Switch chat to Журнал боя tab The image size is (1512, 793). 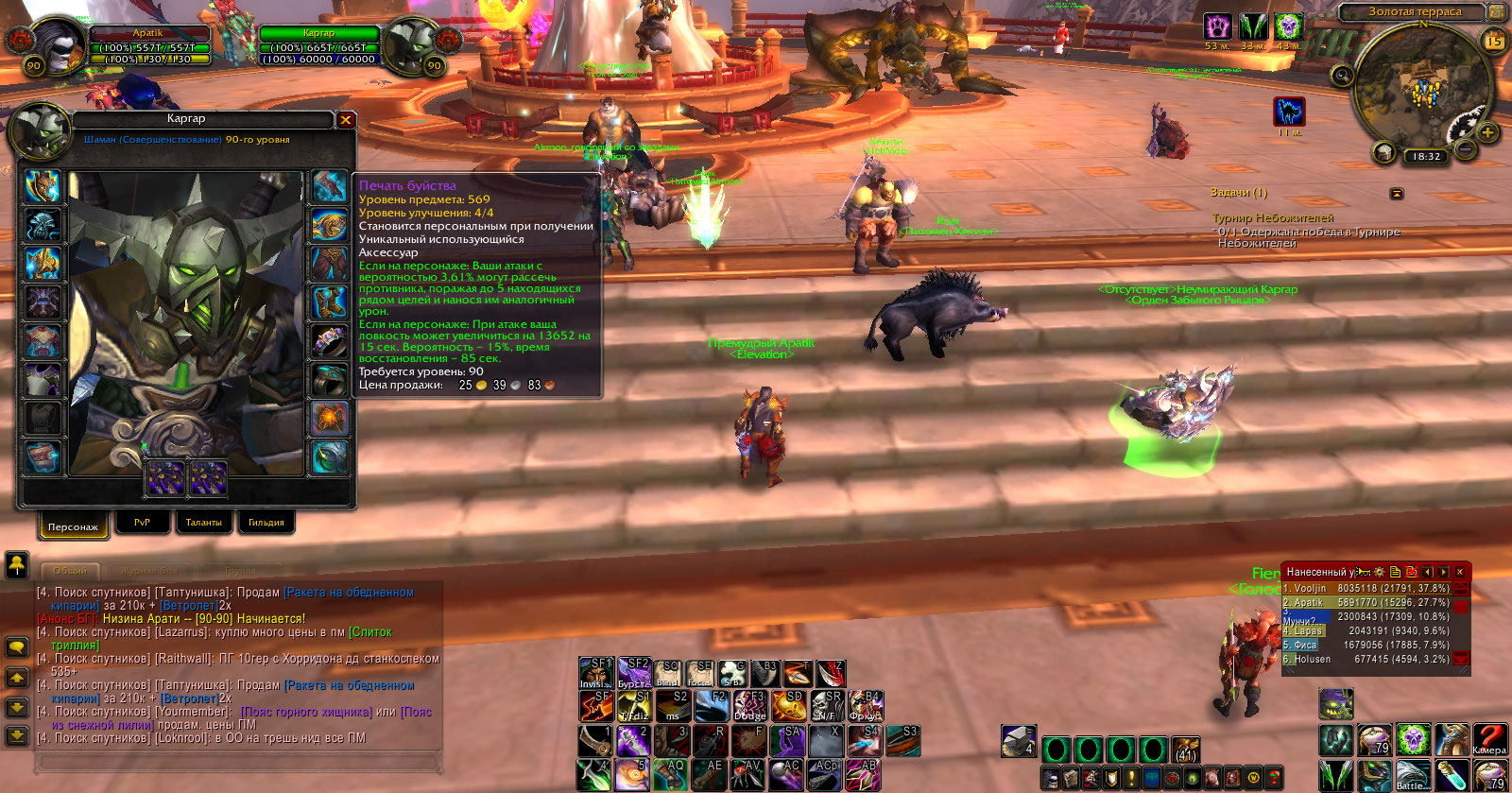[x=148, y=571]
